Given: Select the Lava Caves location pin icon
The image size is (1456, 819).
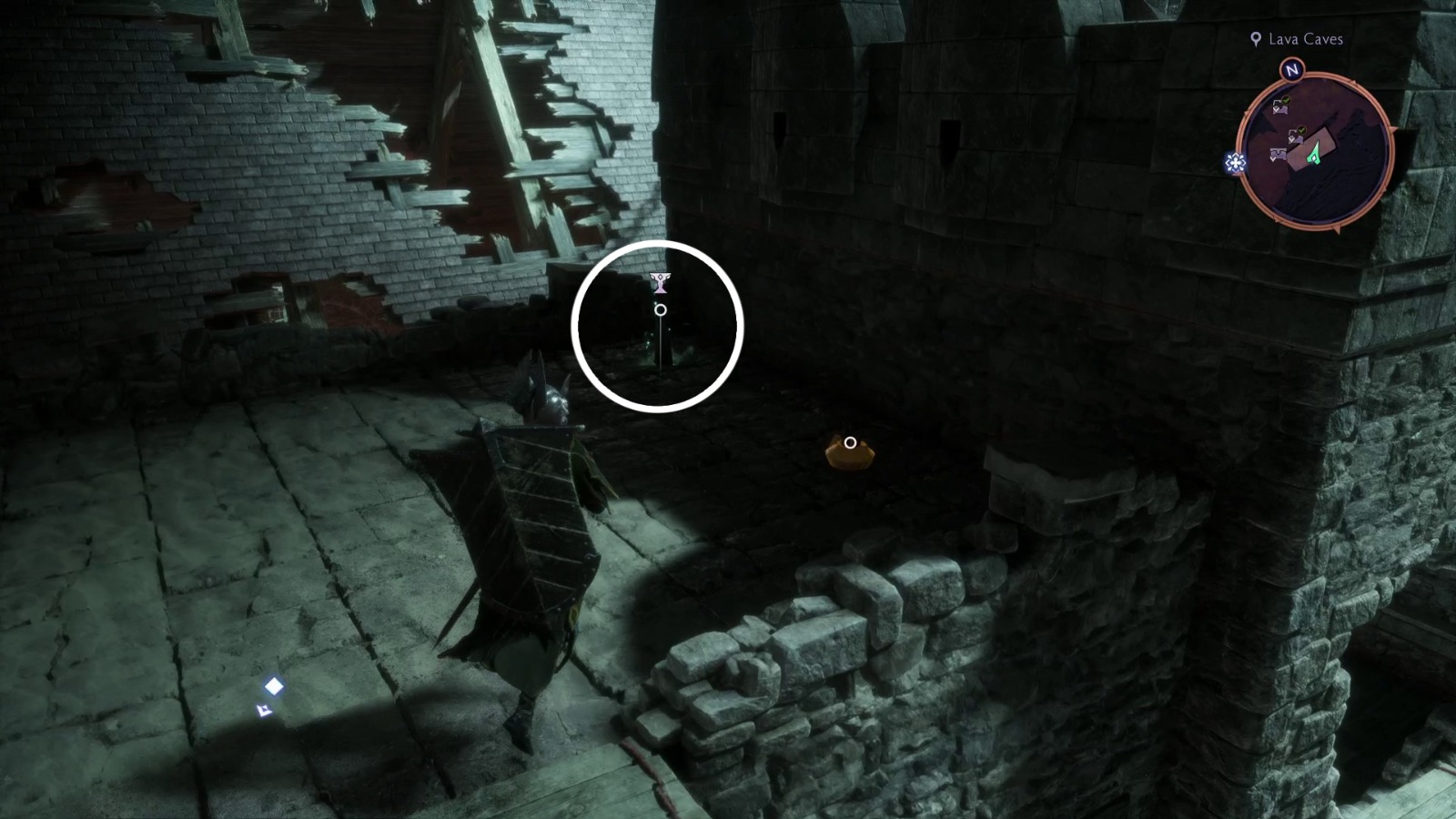Looking at the screenshot, I should 1255,39.
